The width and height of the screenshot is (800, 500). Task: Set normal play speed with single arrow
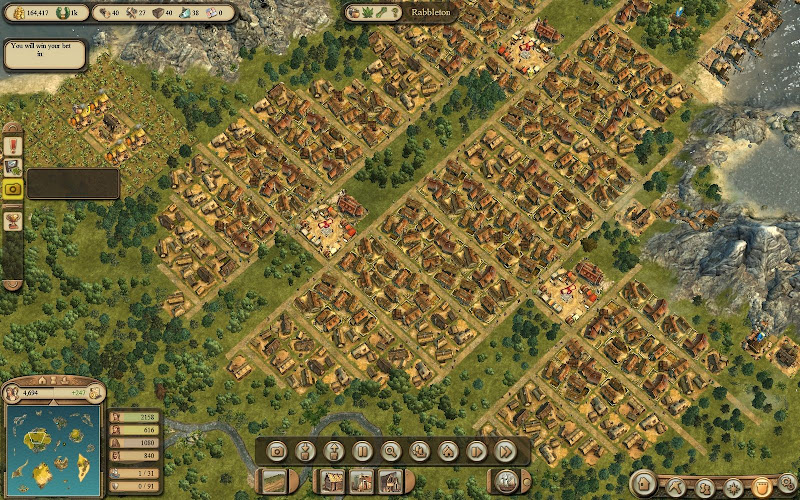point(477,451)
